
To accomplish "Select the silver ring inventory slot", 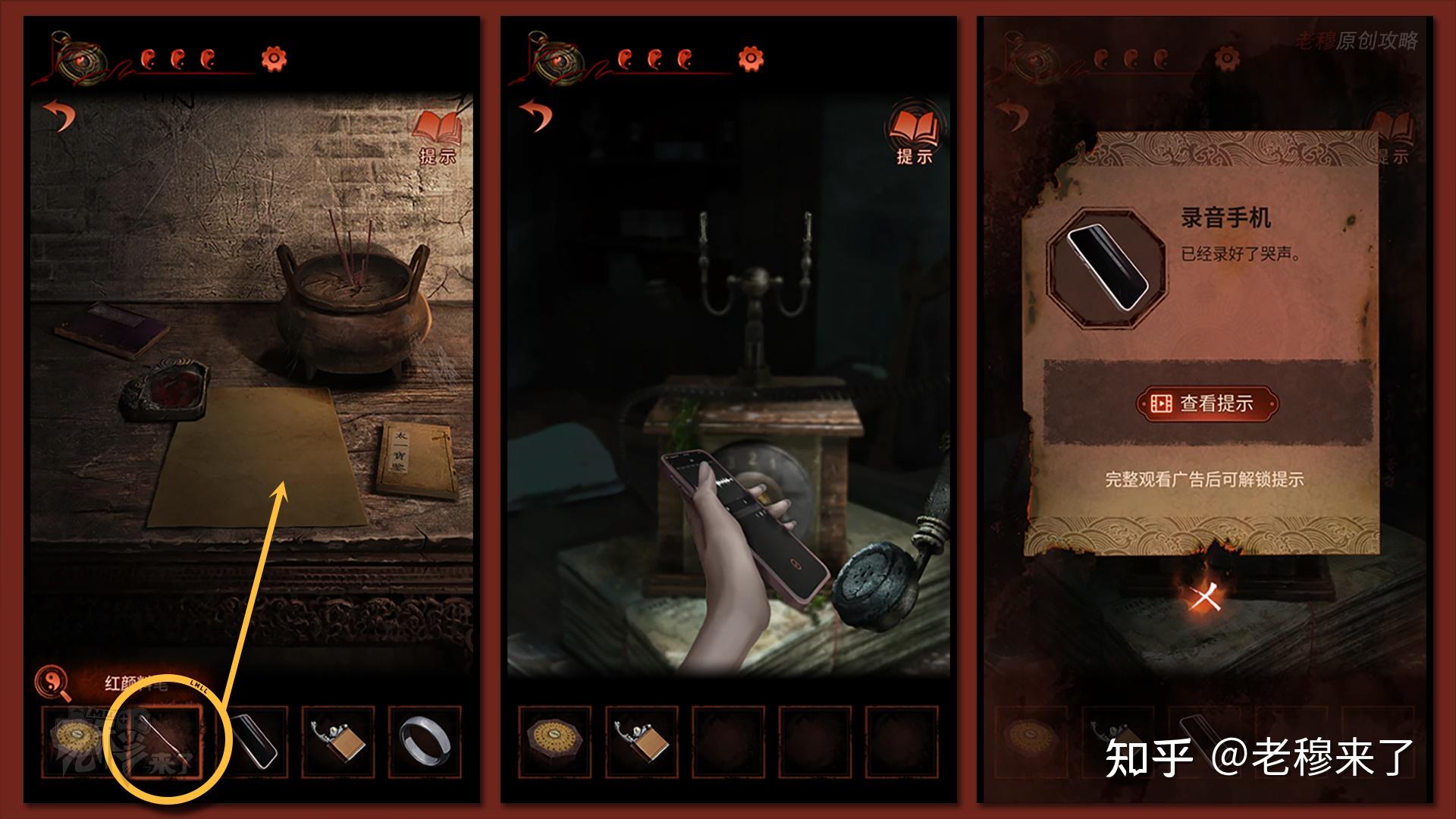I will (x=425, y=742).
